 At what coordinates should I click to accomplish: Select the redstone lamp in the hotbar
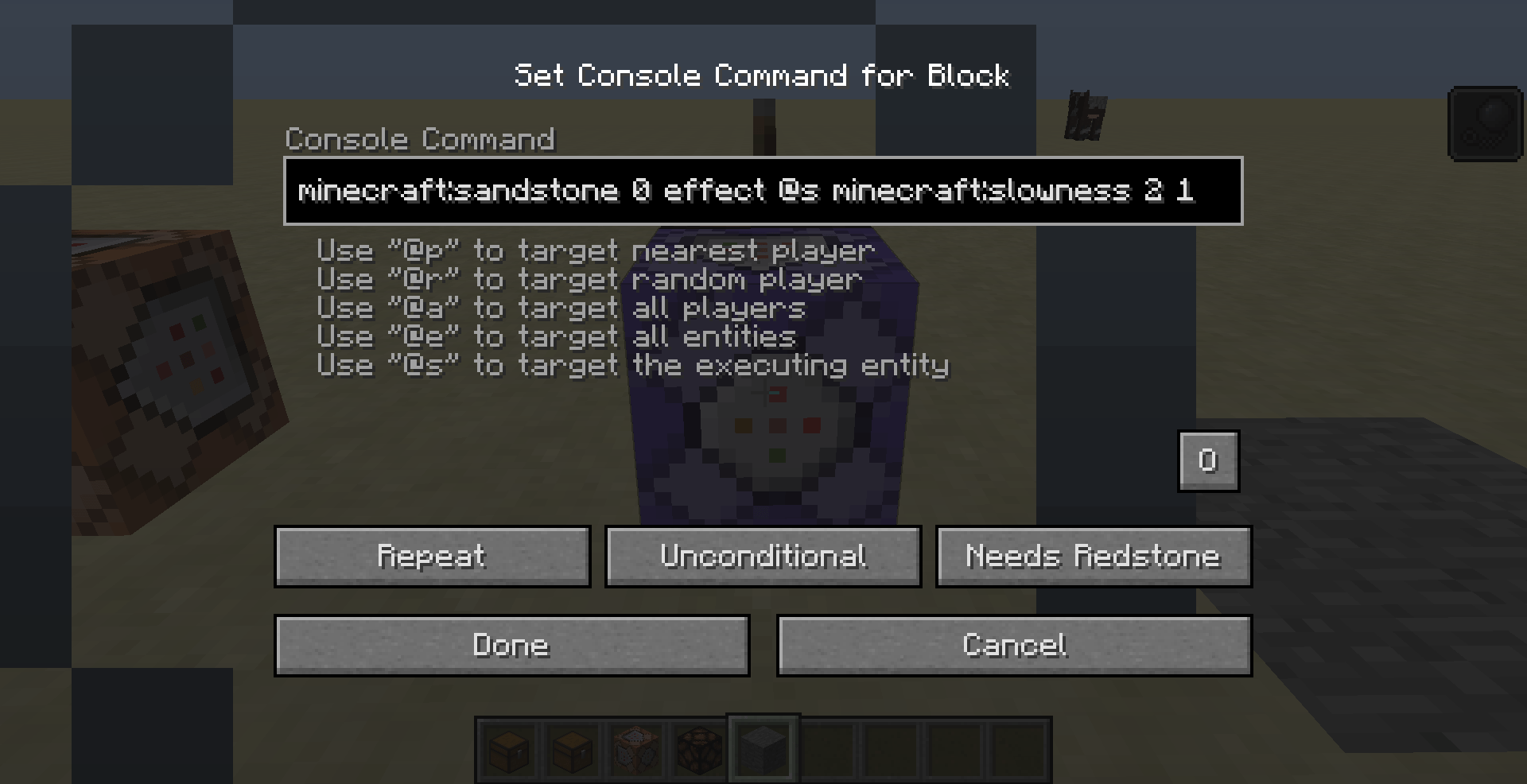[x=698, y=748]
